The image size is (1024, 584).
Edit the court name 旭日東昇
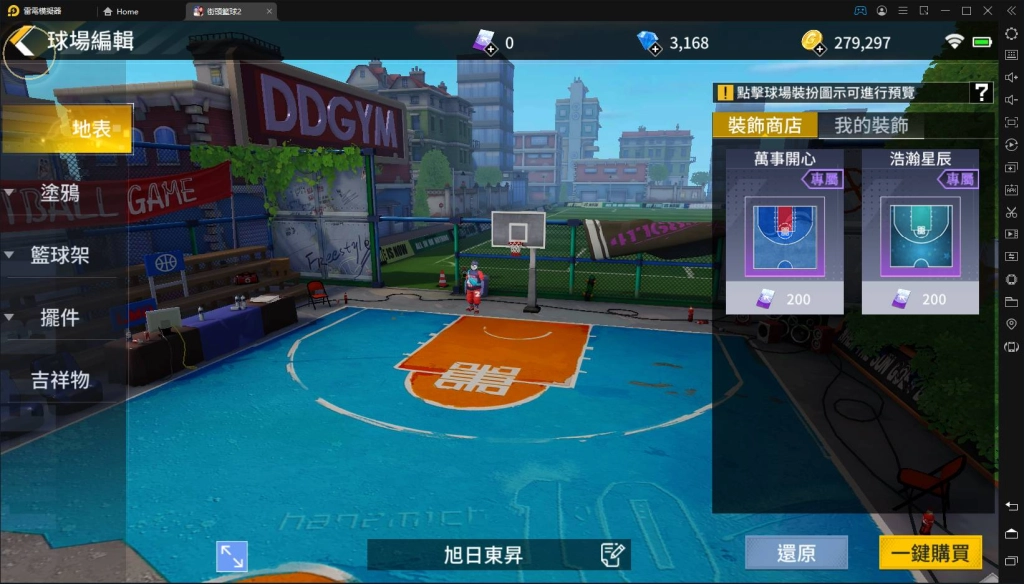coord(613,554)
